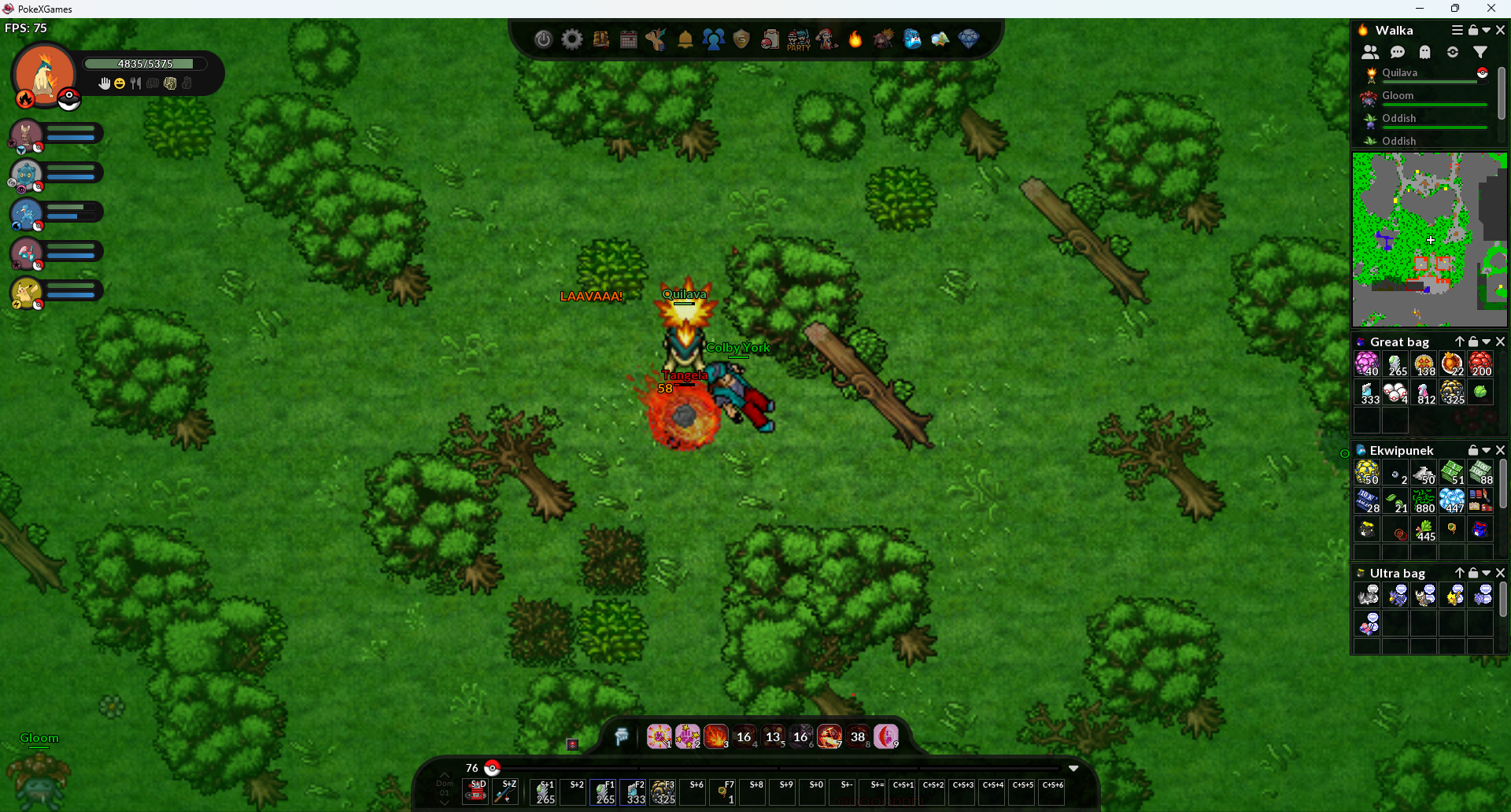Image resolution: width=1511 pixels, height=812 pixels.
Task: Click the world minimap
Action: point(1429,240)
